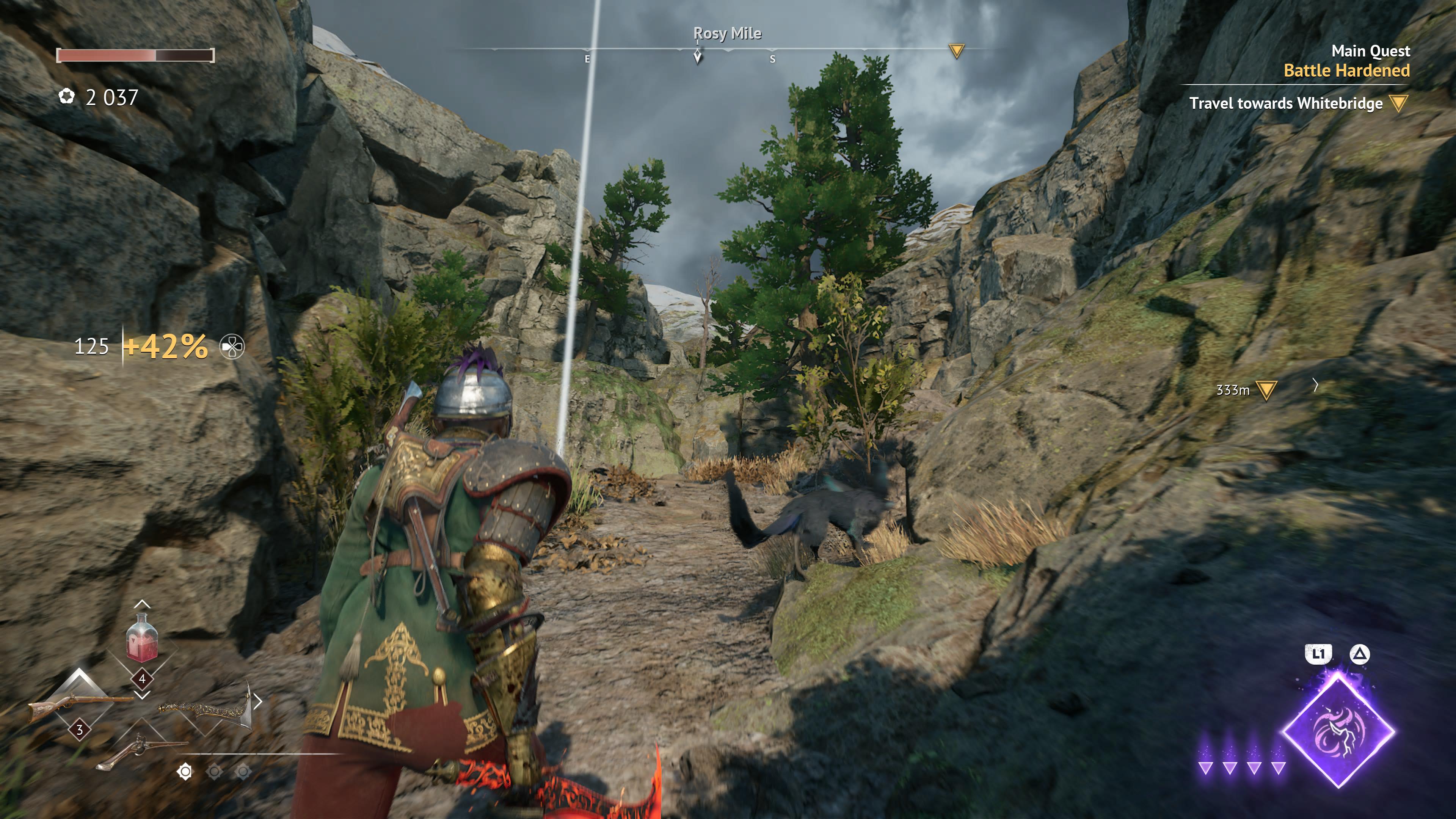Select the red healing flask slot
1456x819 pixels.
[141, 639]
